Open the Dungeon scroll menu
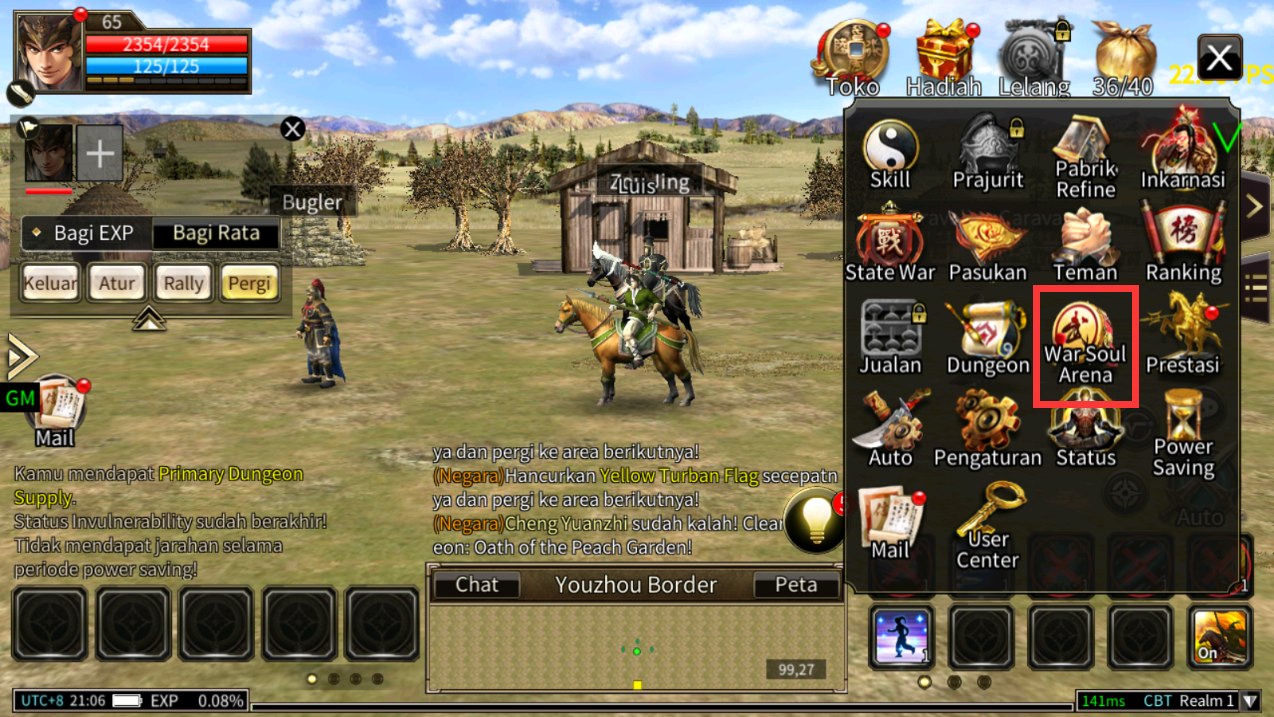This screenshot has height=717, width=1274. tap(988, 339)
